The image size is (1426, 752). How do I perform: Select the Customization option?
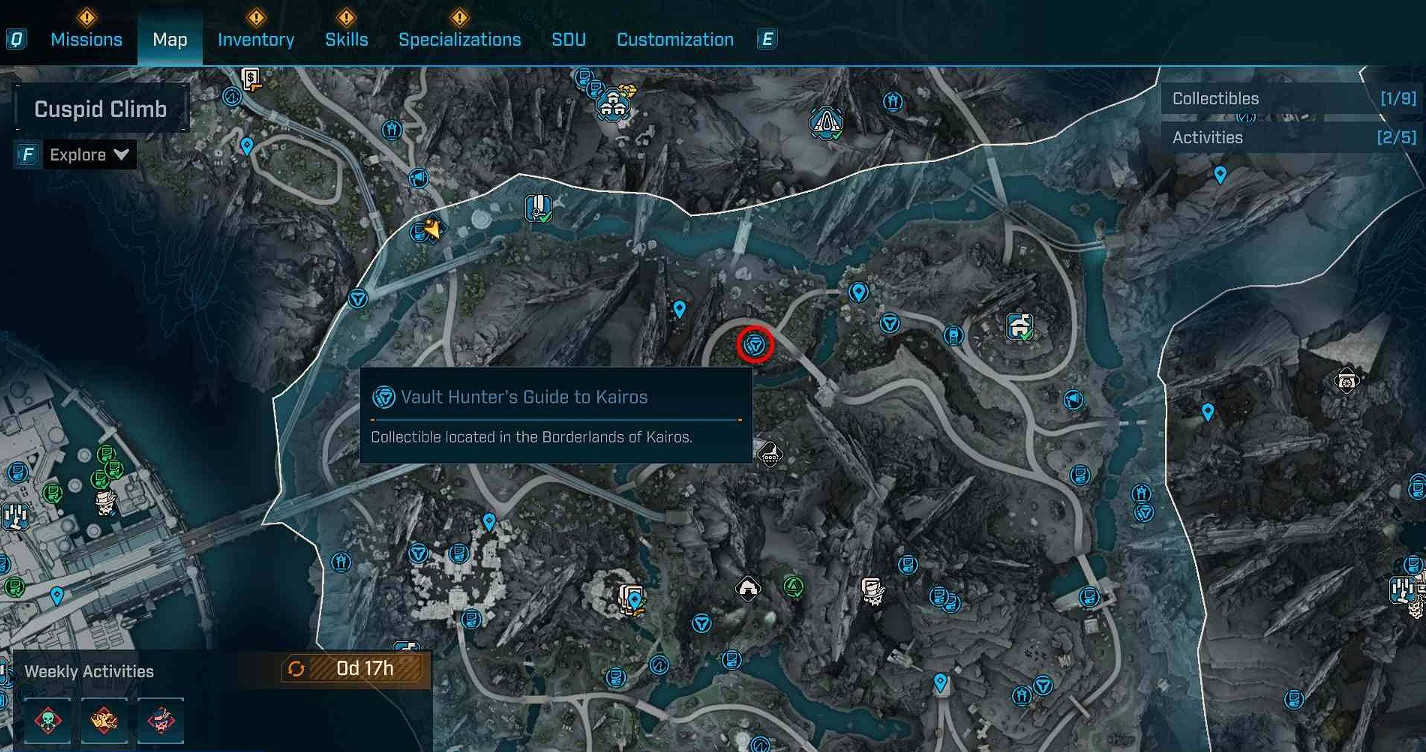point(674,39)
